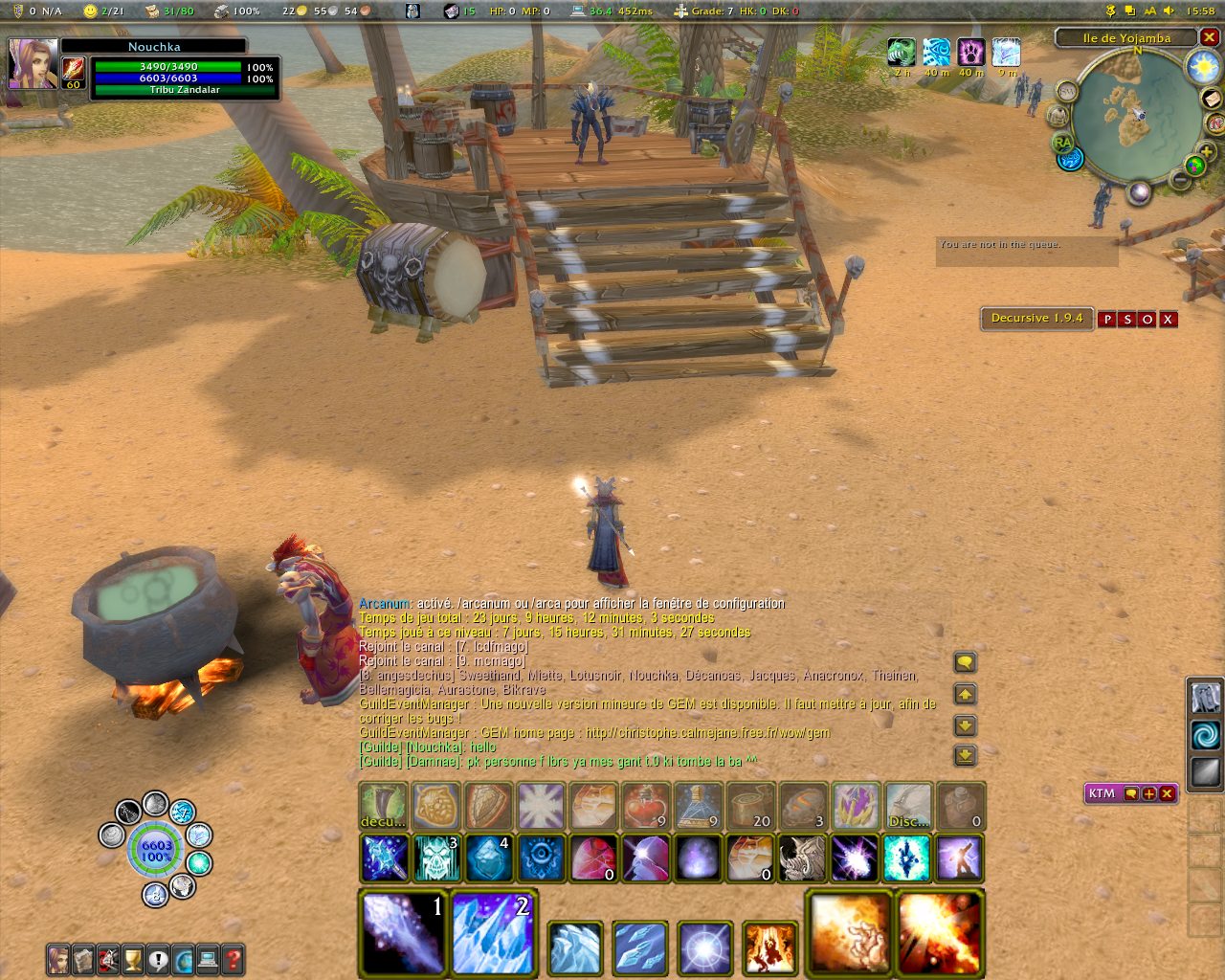Activate the blue skull ability icon
Image resolution: width=1225 pixels, height=980 pixels.
click(436, 857)
